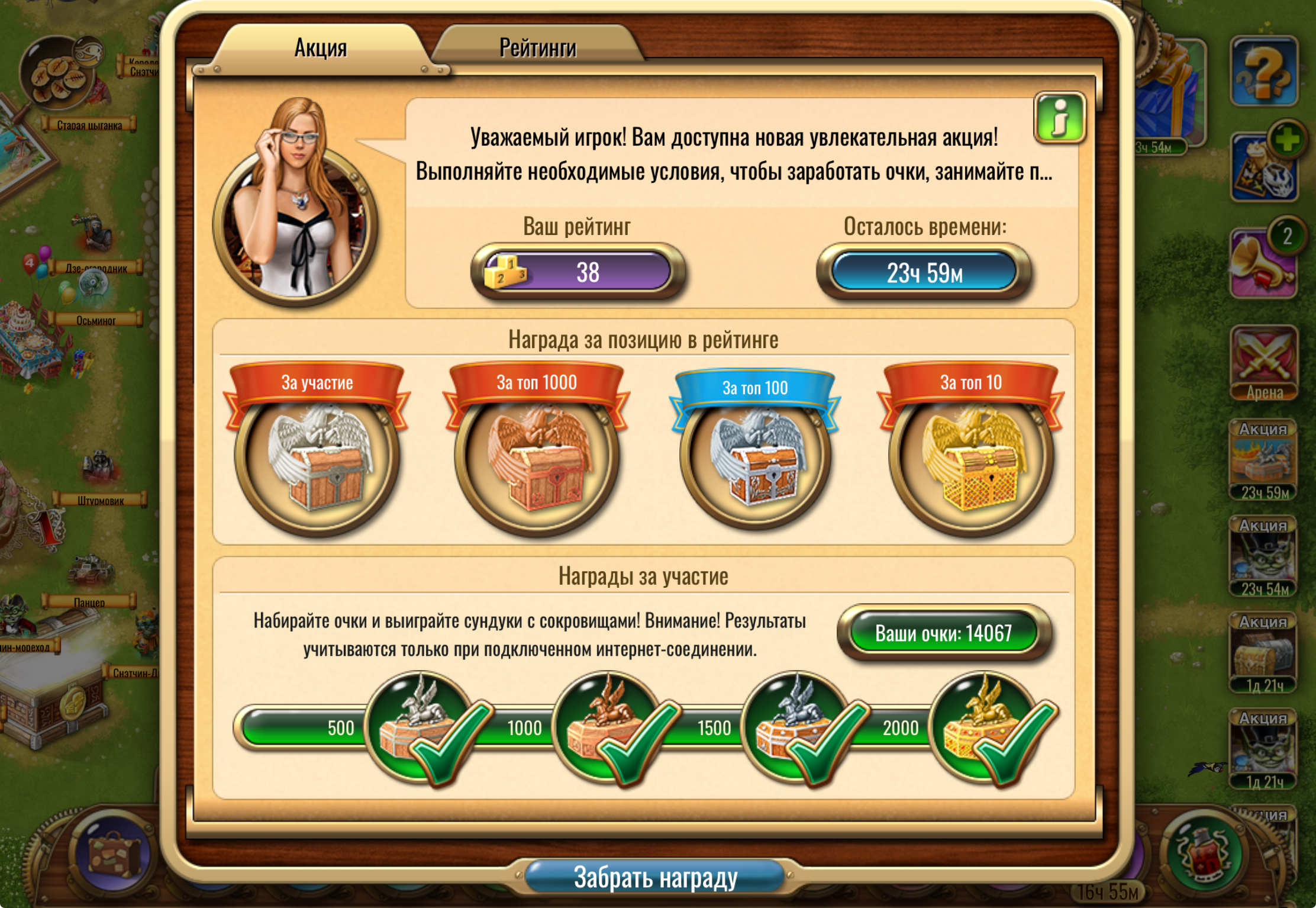
Task: Inspect the За топ 100 silver chest
Action: pos(755,457)
